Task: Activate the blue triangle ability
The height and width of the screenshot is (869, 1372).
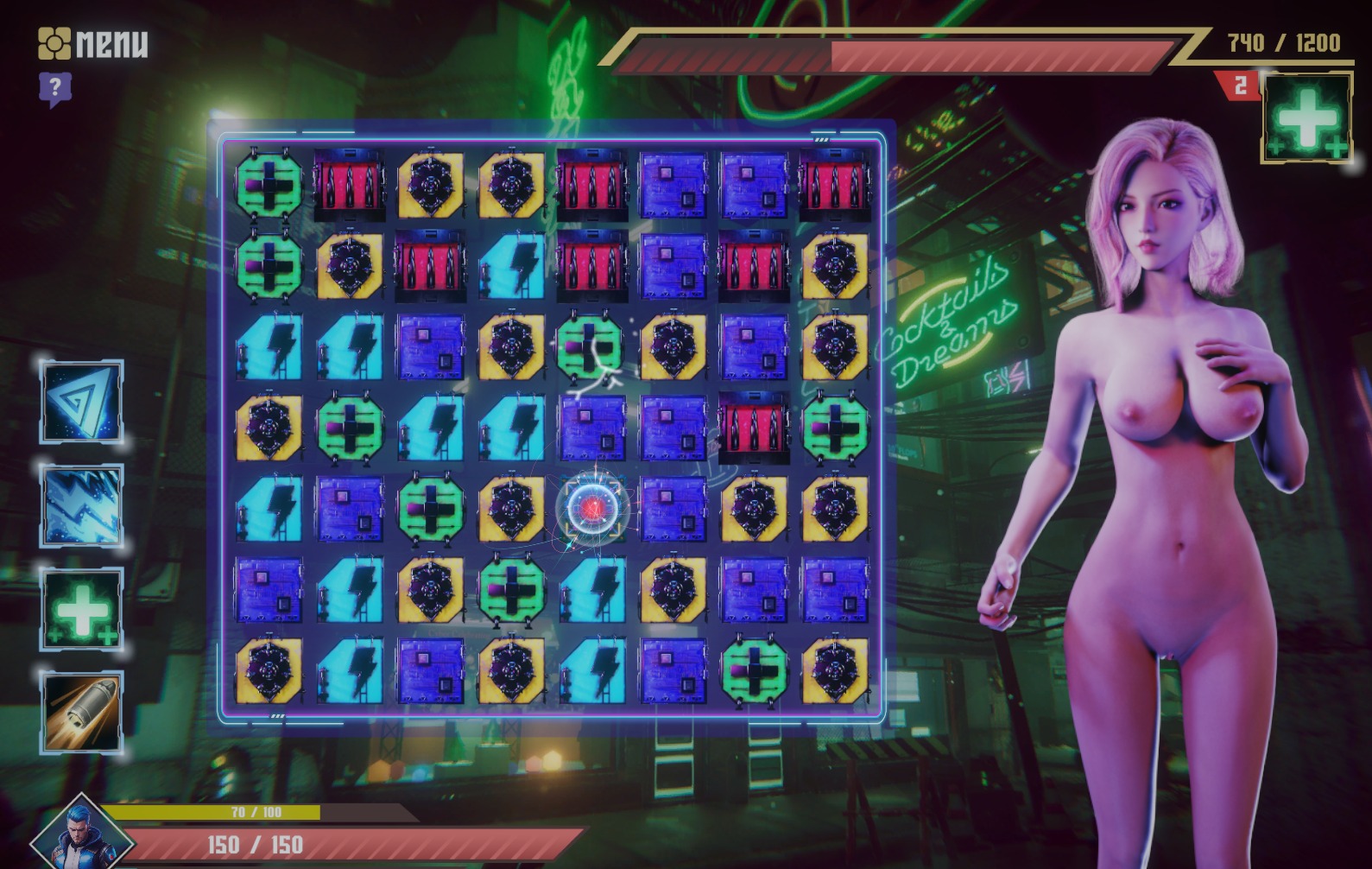Action: coord(82,402)
